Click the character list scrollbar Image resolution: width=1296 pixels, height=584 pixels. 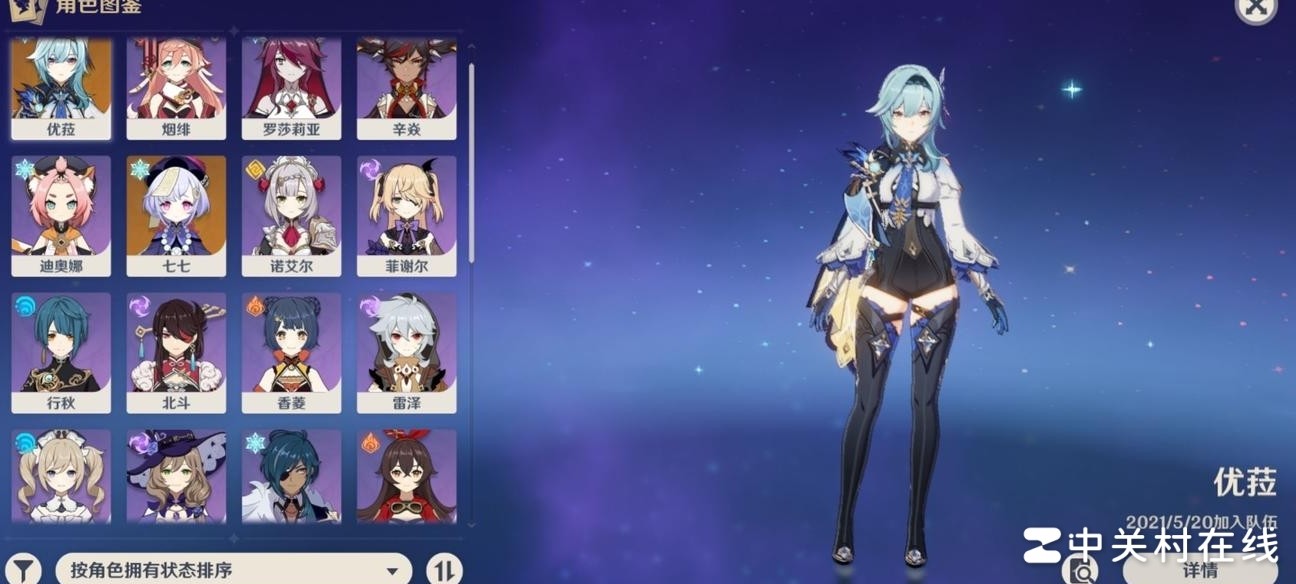pos(471,160)
